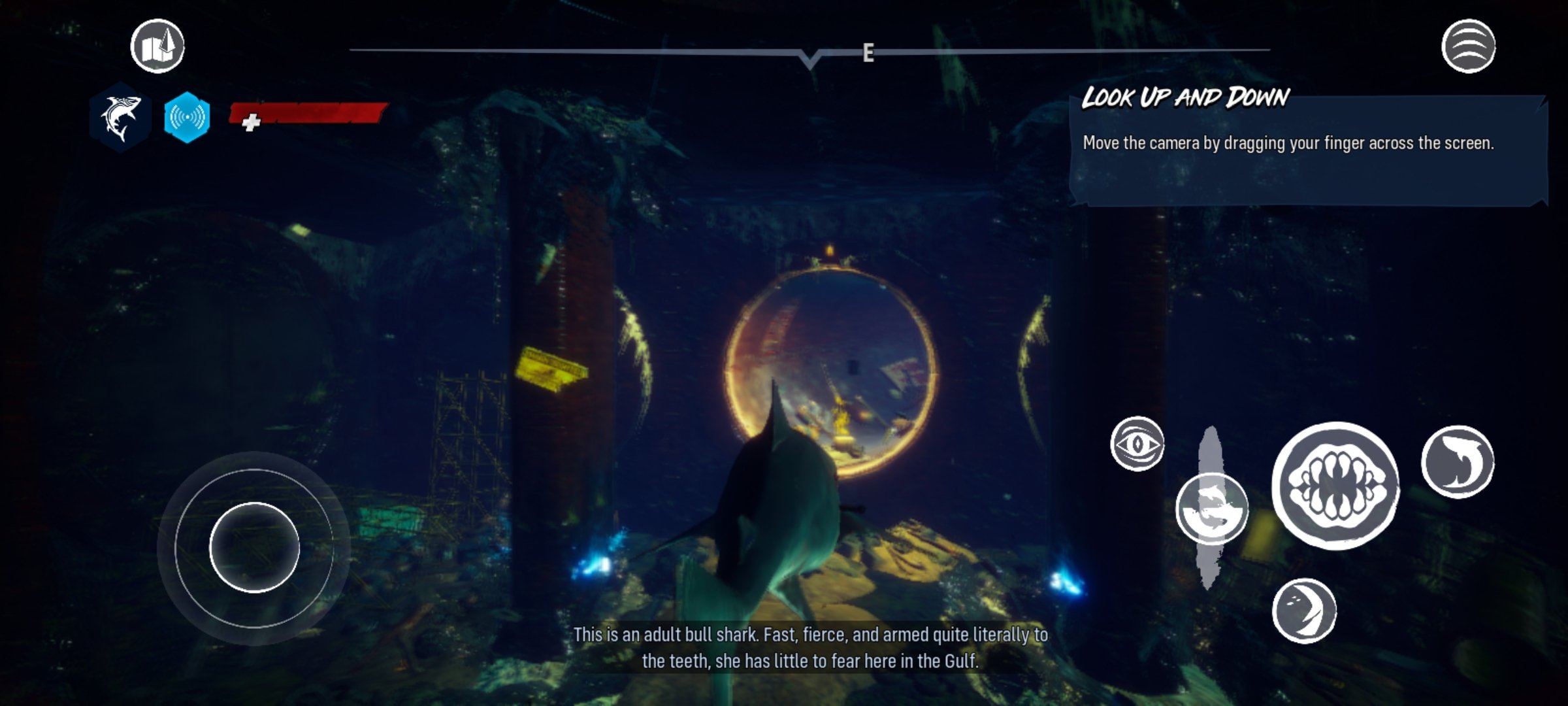Image resolution: width=1568 pixels, height=706 pixels.
Task: Bite with the large toothy jaws button
Action: (x=1335, y=485)
